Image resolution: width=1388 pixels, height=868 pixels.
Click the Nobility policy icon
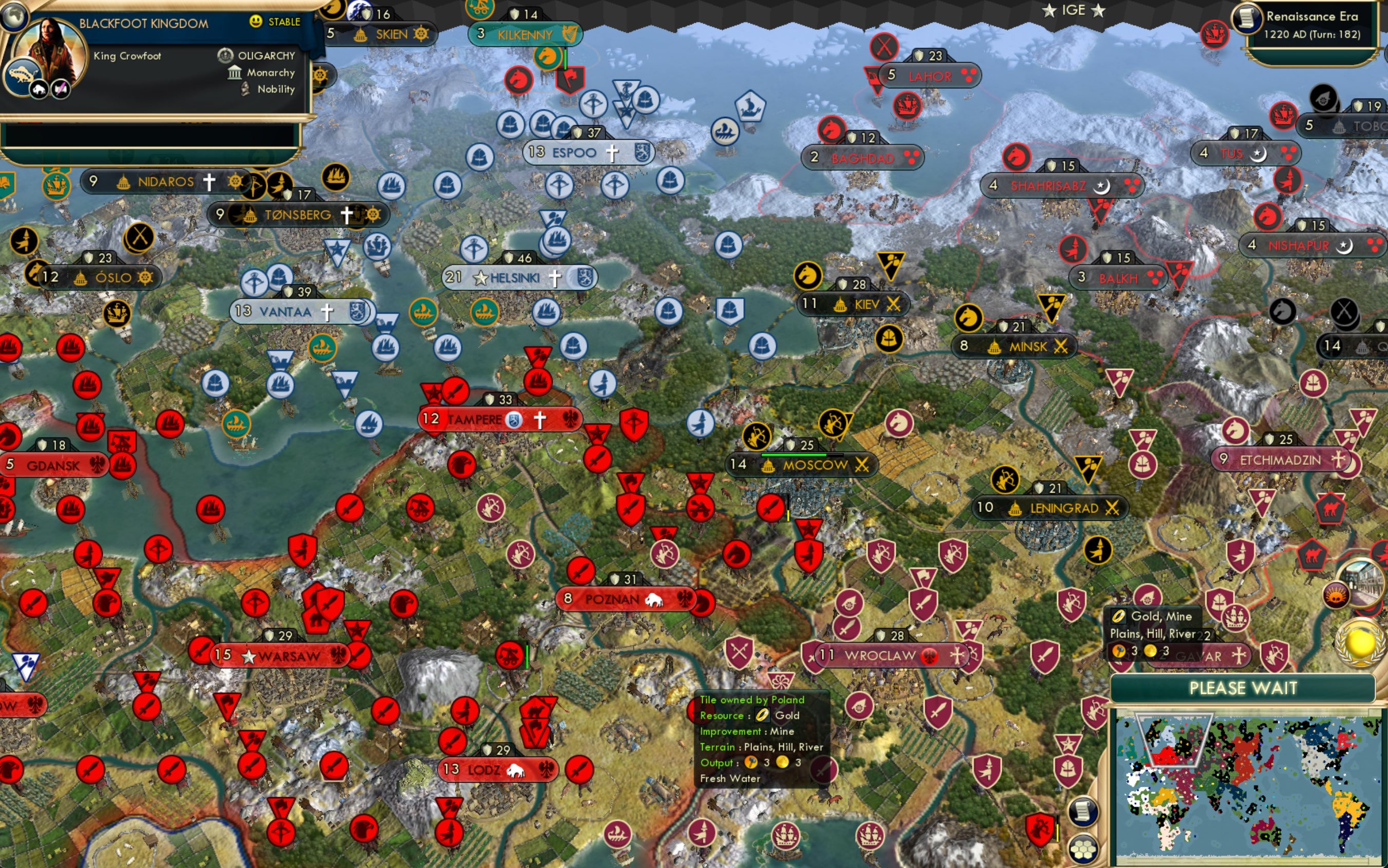(246, 89)
